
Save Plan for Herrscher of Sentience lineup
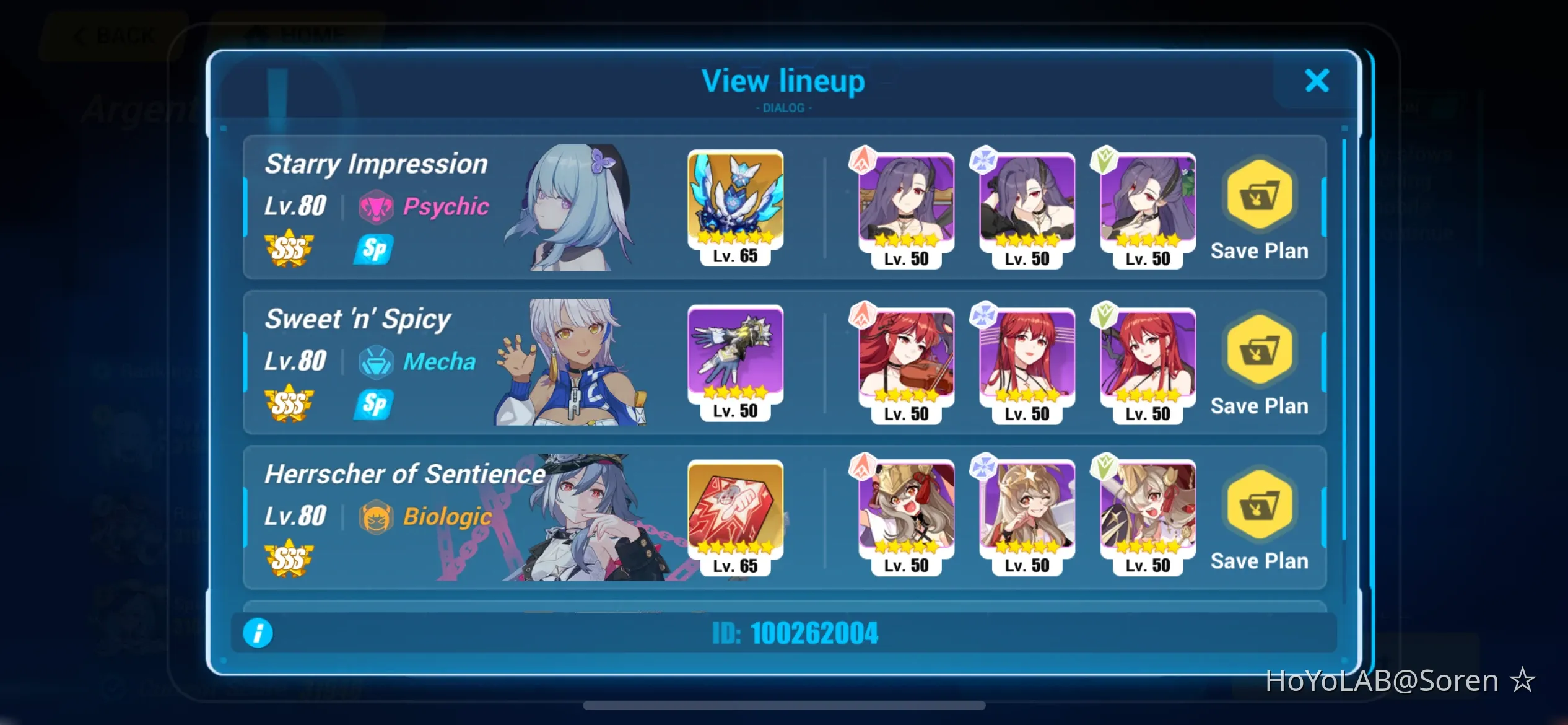[x=1259, y=506]
